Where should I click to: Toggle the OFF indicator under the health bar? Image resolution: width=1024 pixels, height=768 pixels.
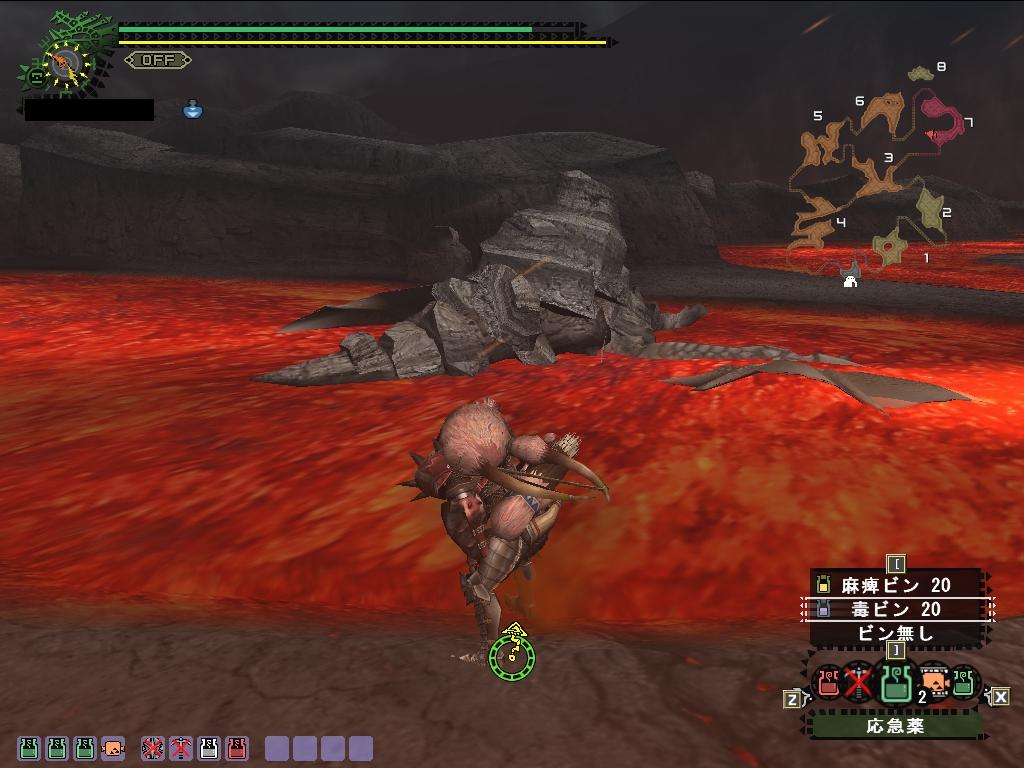(157, 60)
